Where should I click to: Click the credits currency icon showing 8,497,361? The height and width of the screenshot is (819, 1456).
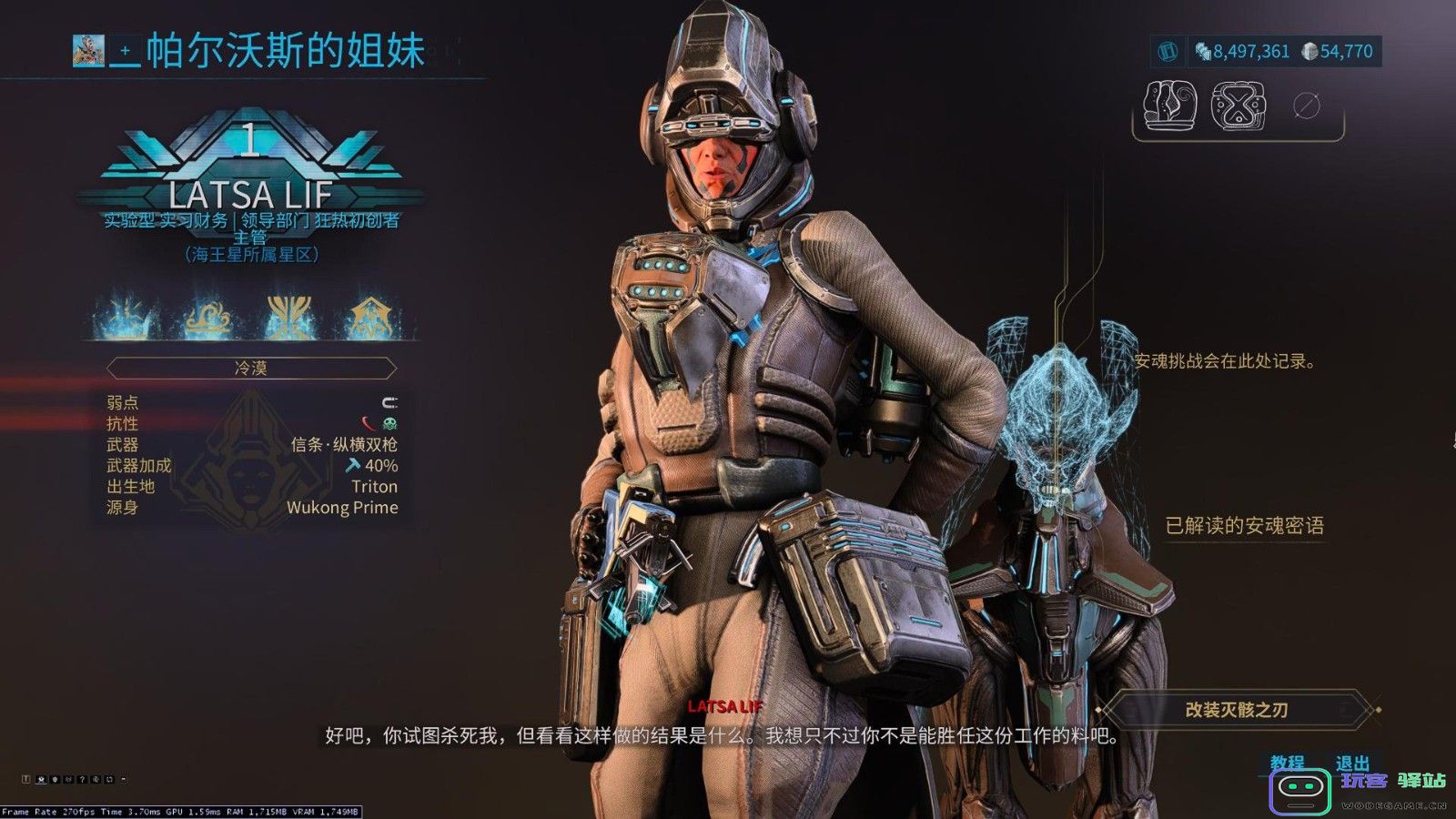click(1201, 52)
